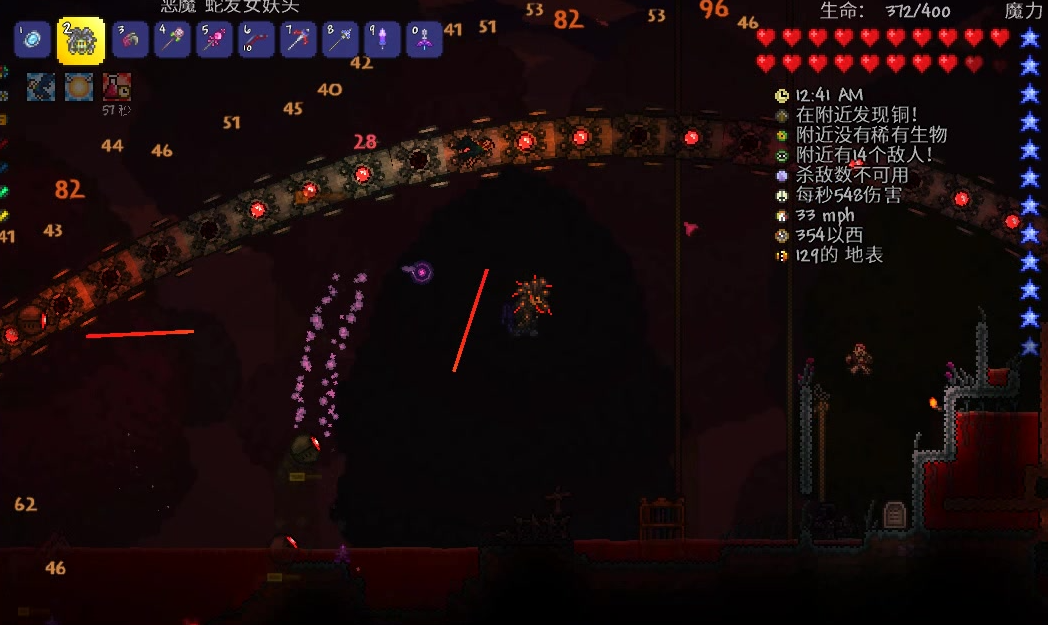Select the purple winged item in slot 0
Image resolution: width=1048 pixels, height=625 pixels.
pyautogui.click(x=424, y=40)
